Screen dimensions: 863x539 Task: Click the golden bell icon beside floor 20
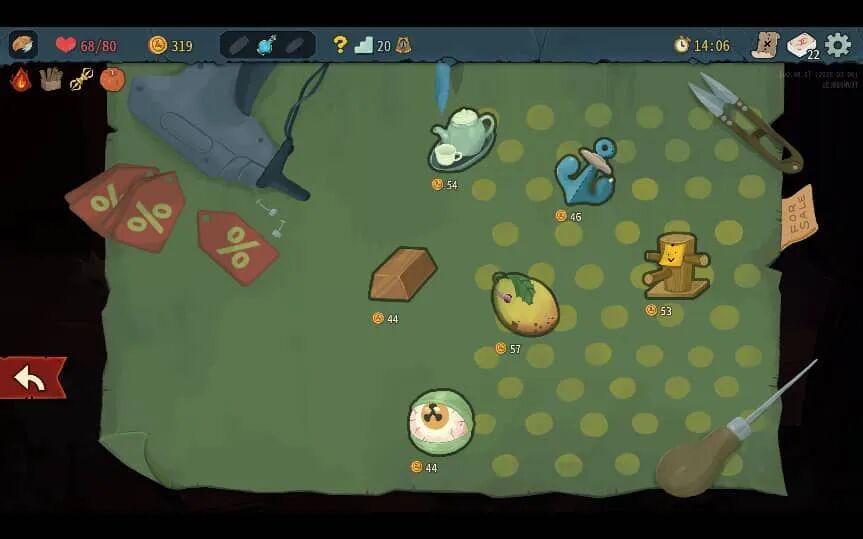pos(403,45)
